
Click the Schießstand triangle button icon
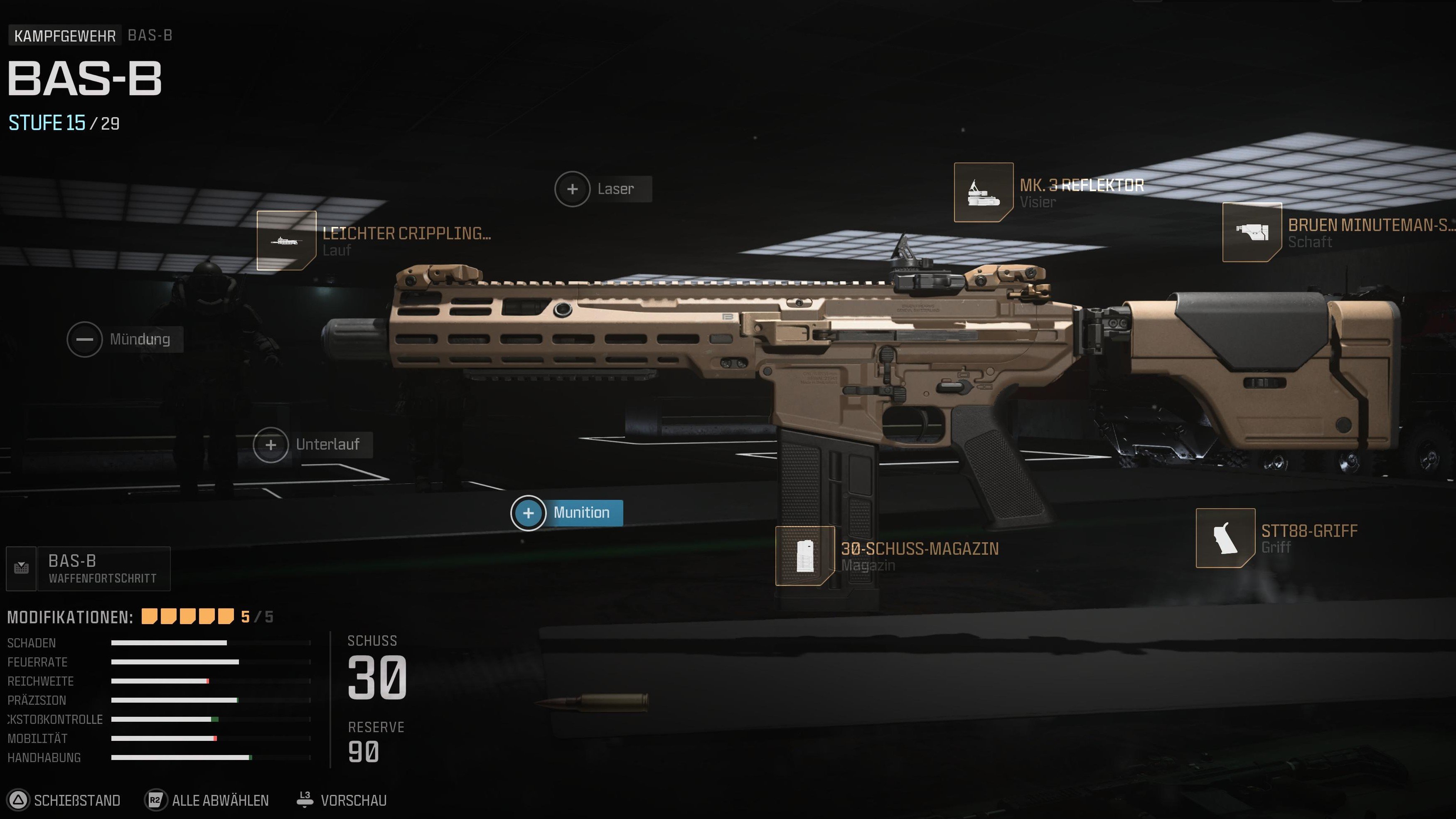pos(19,800)
